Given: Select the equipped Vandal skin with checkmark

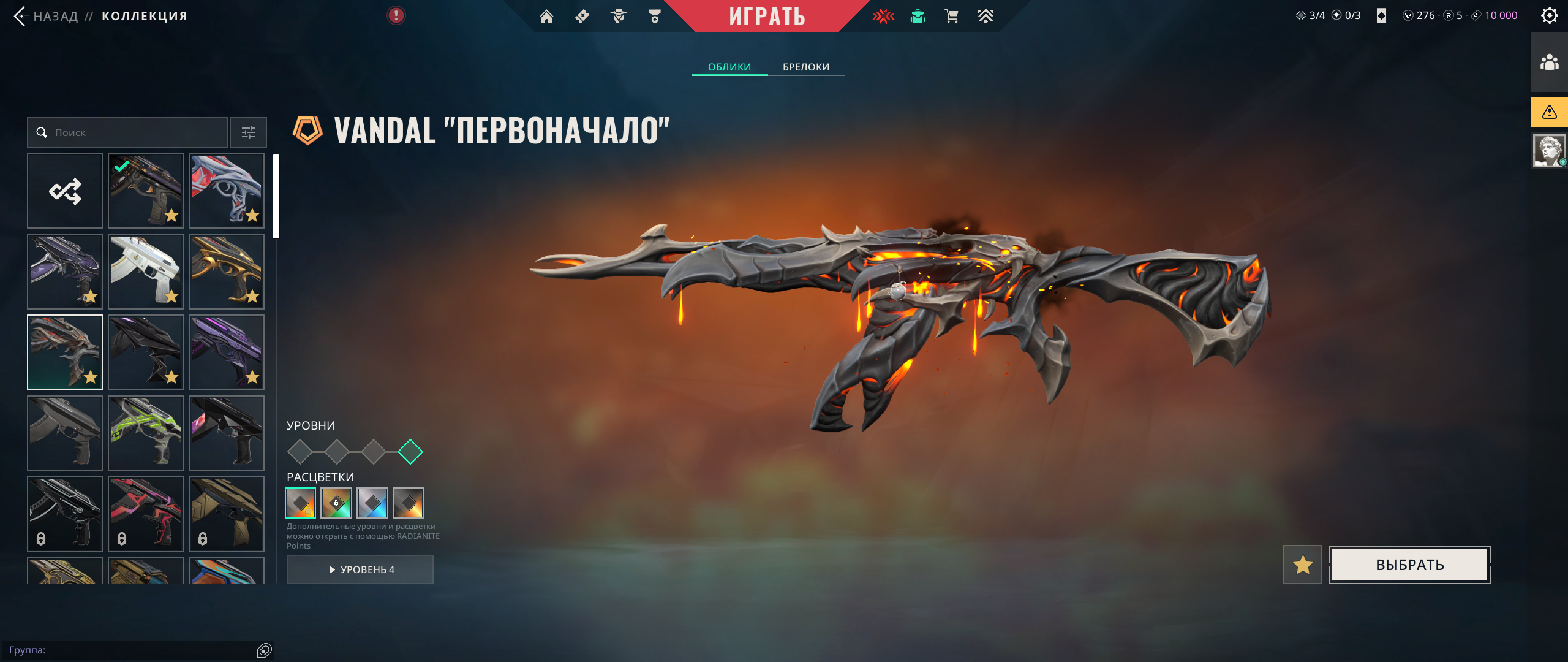Looking at the screenshot, I should [146, 191].
